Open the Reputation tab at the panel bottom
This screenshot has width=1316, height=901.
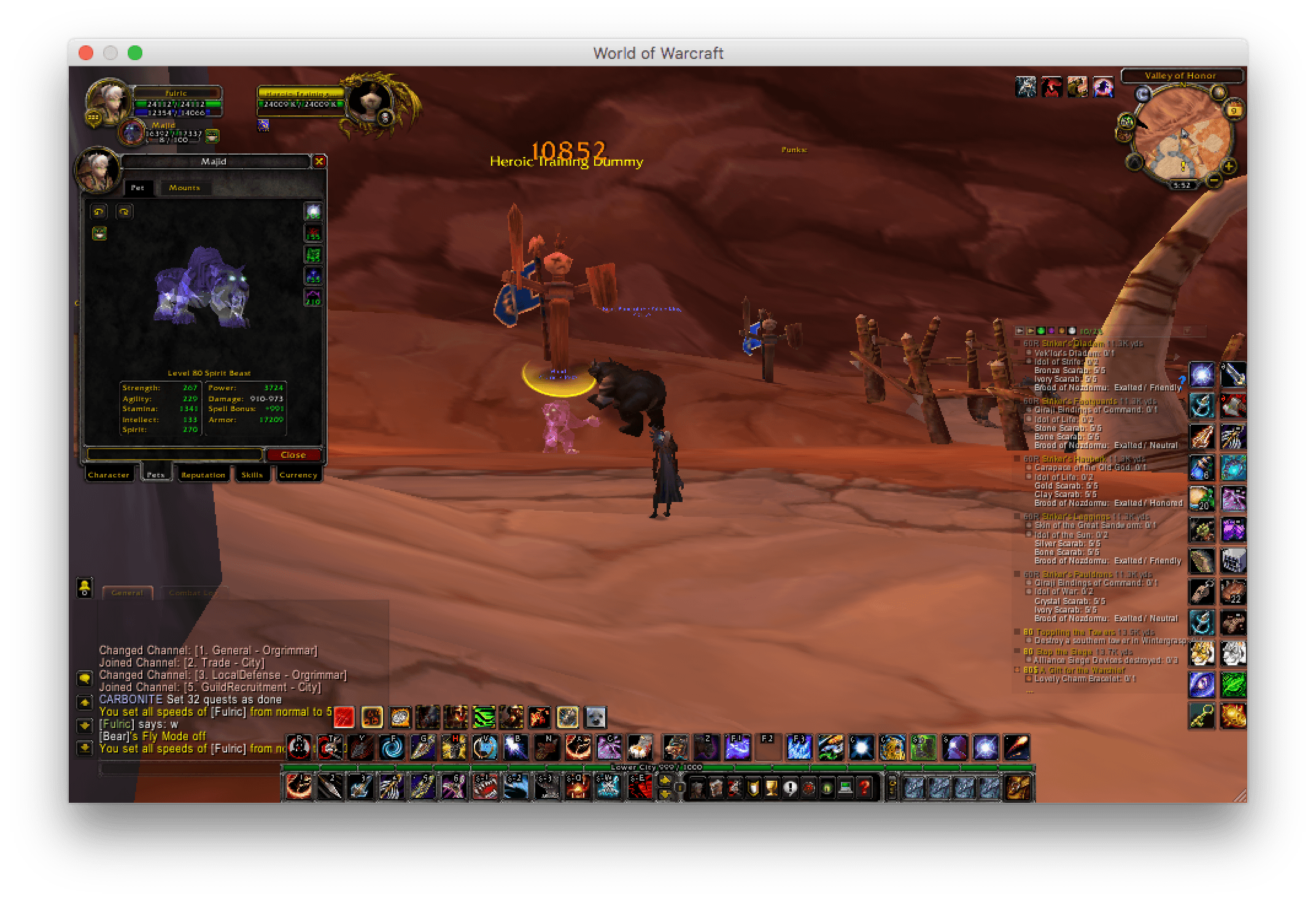(x=203, y=474)
